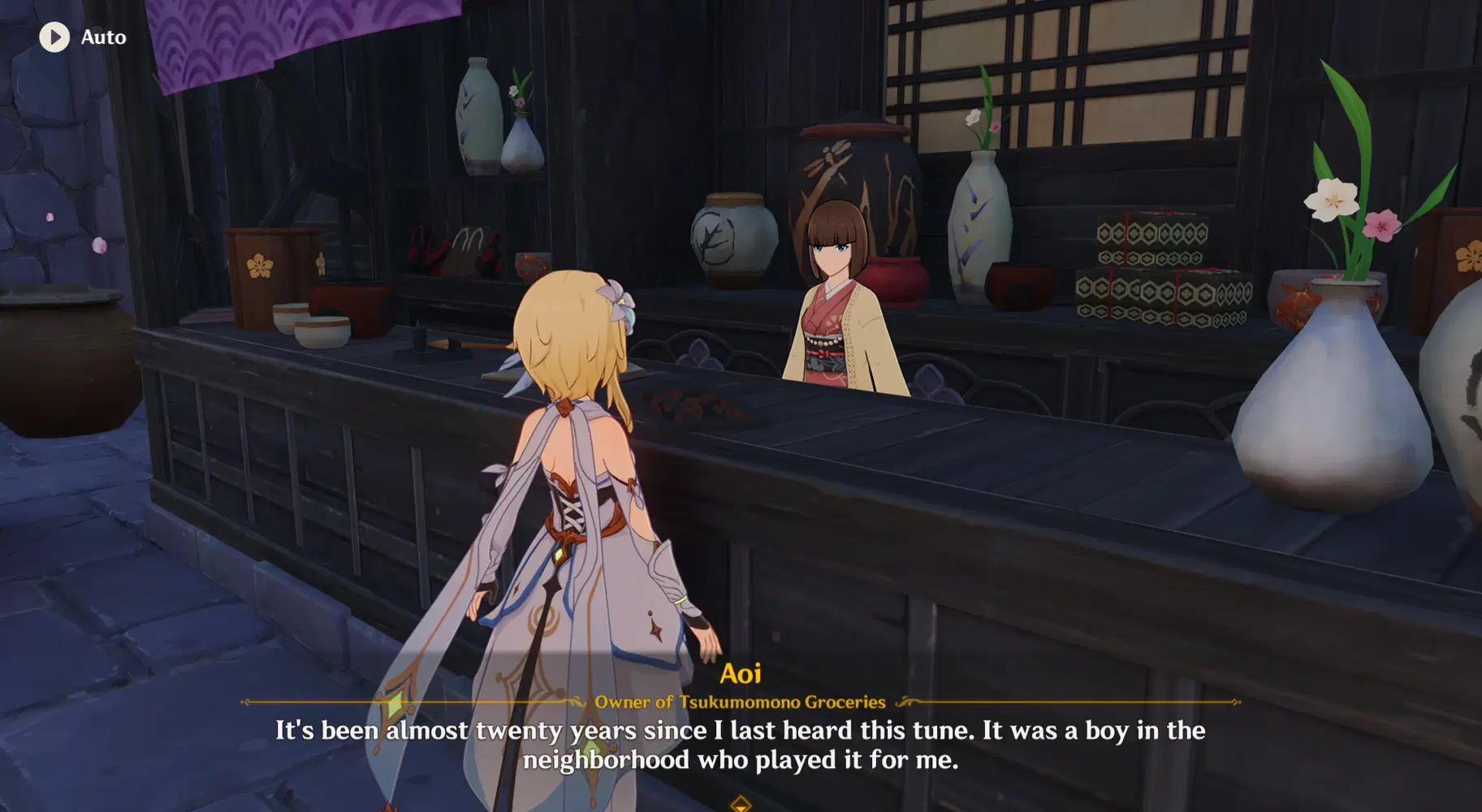This screenshot has width=1482, height=812.
Task: Click the Aoi name label
Action: (x=741, y=672)
